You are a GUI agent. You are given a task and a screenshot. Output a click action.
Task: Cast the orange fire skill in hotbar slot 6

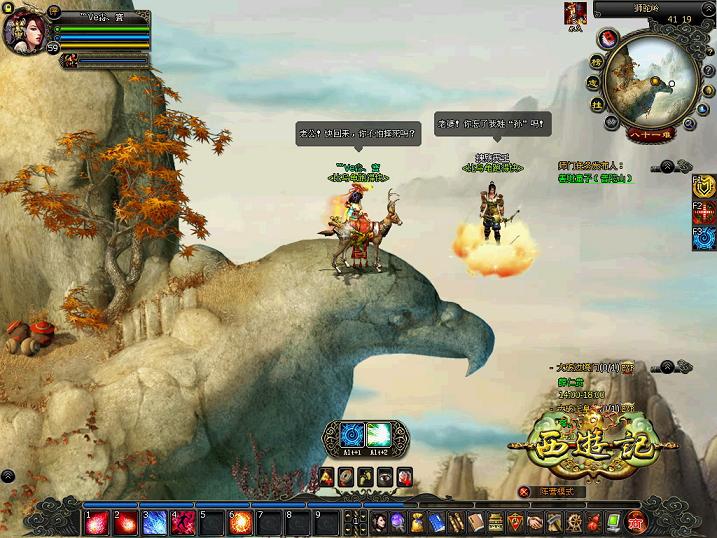click(241, 521)
